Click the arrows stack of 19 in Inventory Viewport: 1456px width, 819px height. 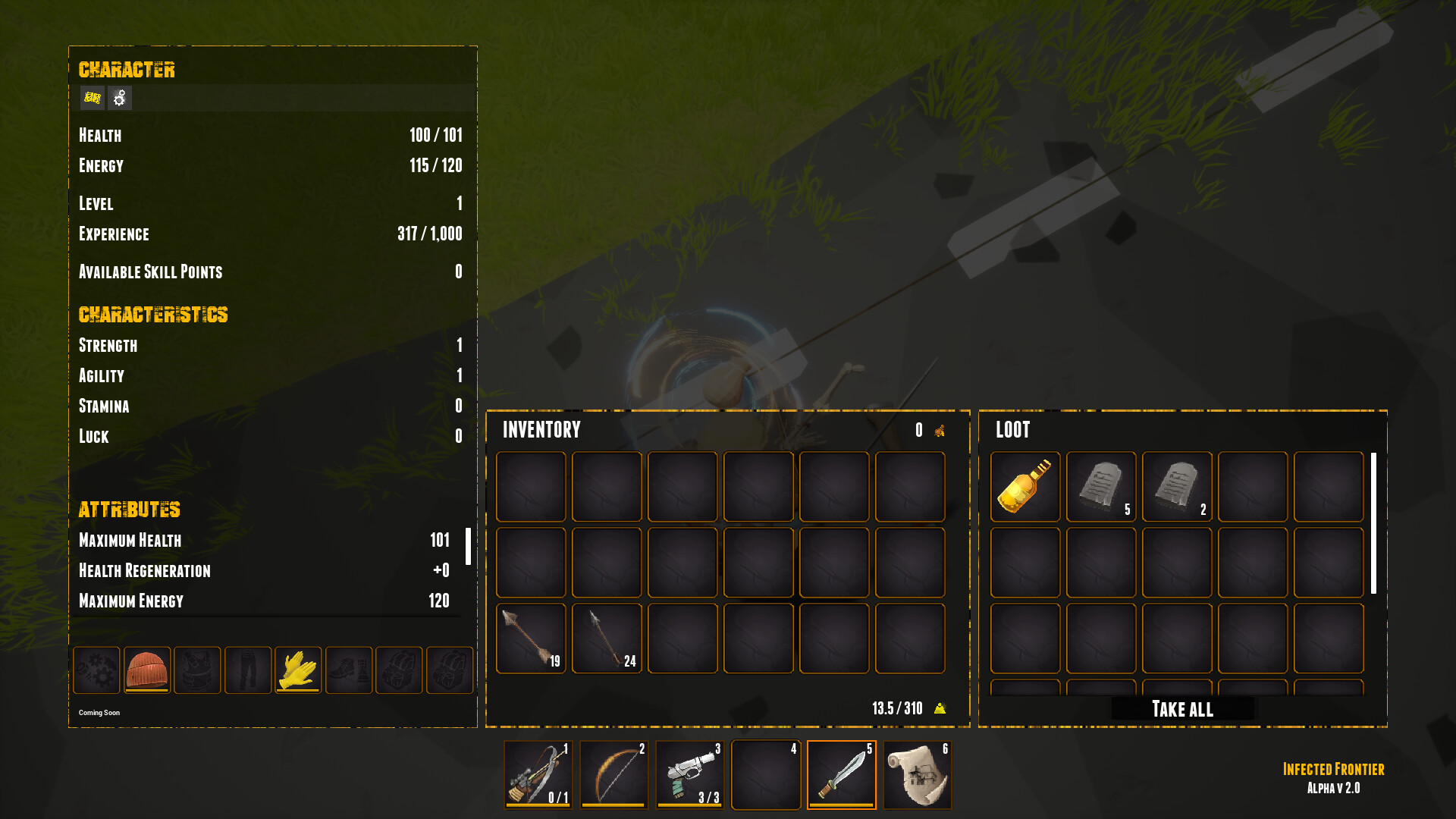tap(530, 638)
